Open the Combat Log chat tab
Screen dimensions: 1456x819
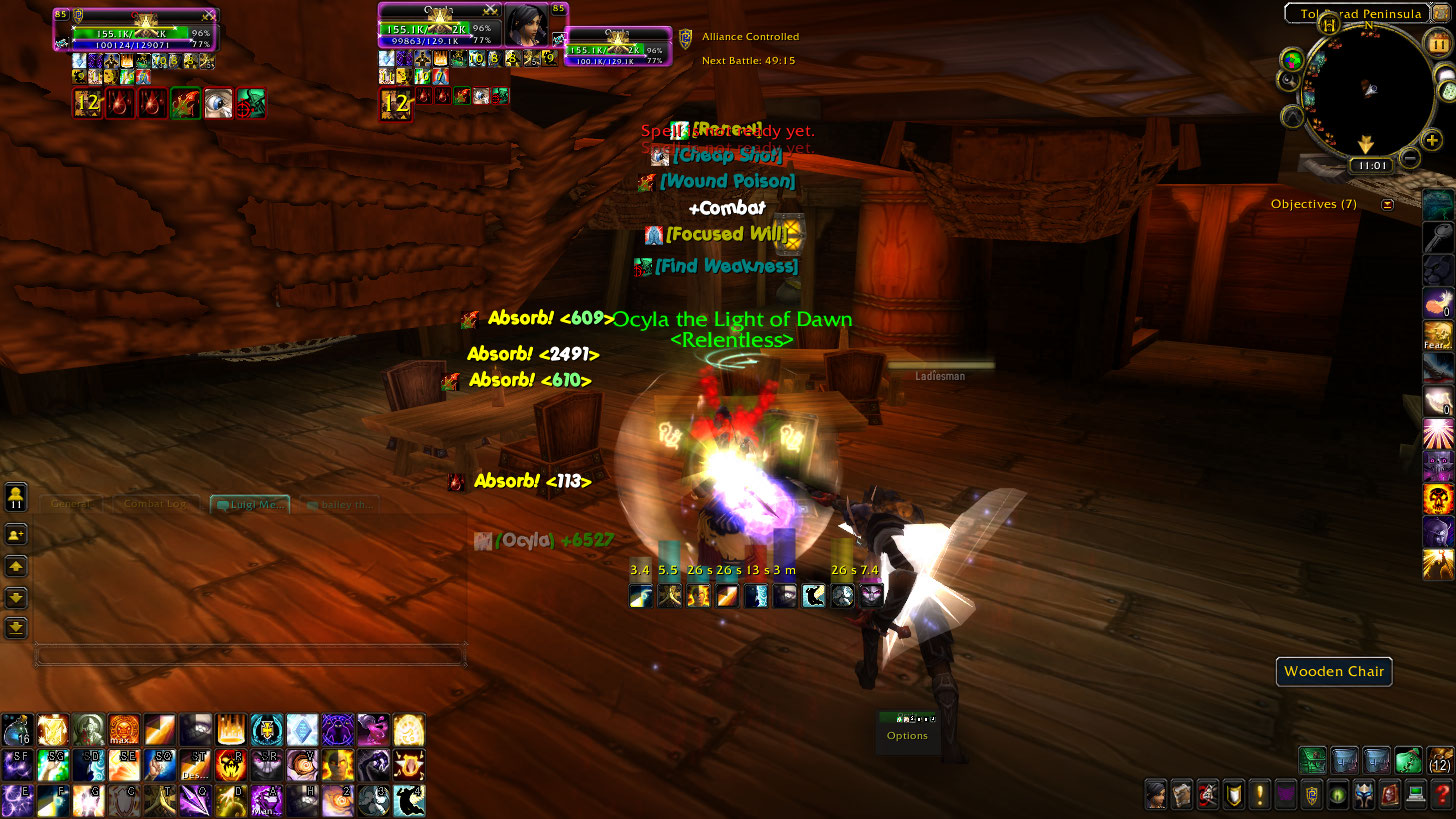(x=153, y=504)
